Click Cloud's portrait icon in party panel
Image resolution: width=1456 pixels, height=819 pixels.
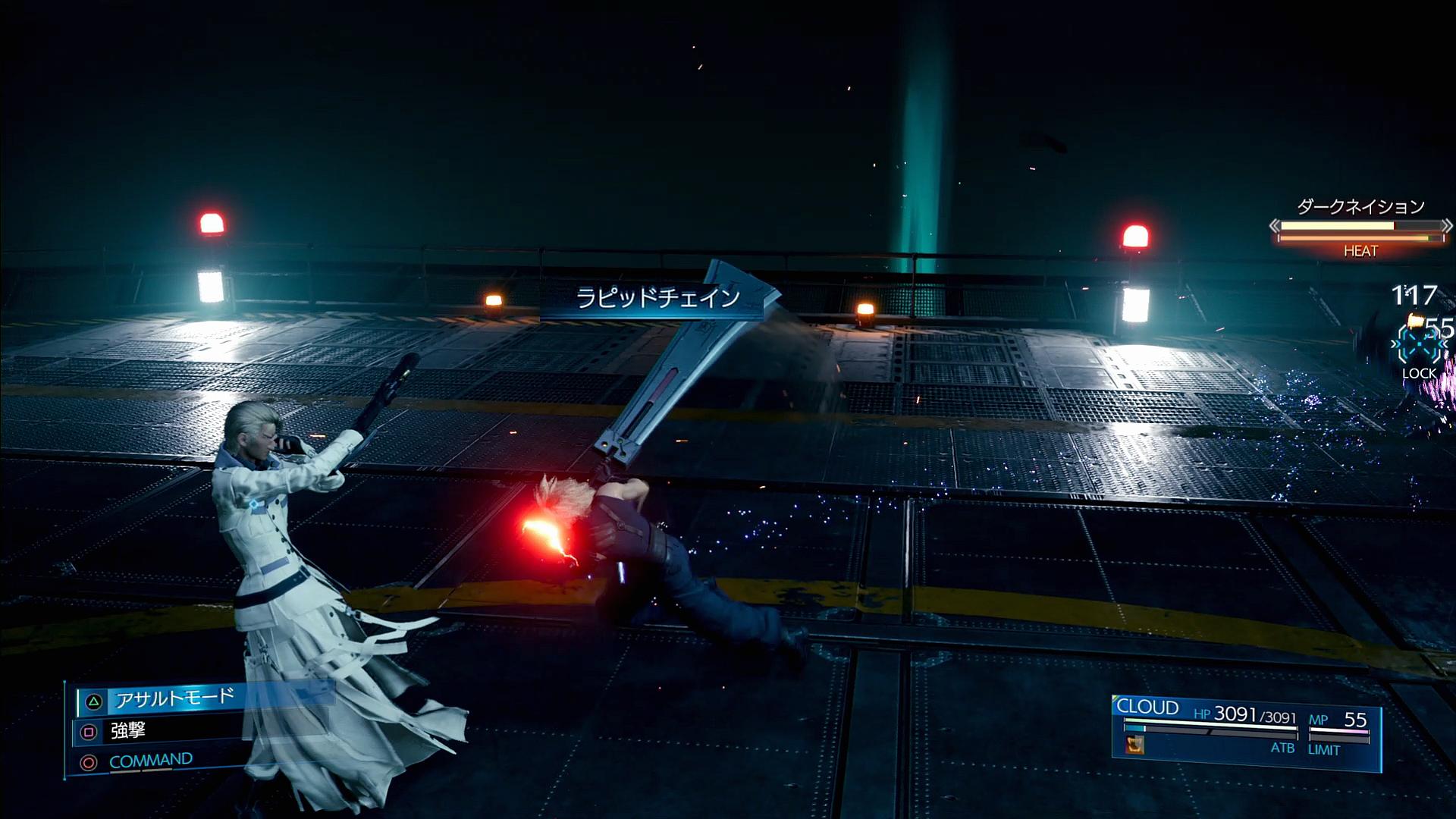click(1134, 745)
